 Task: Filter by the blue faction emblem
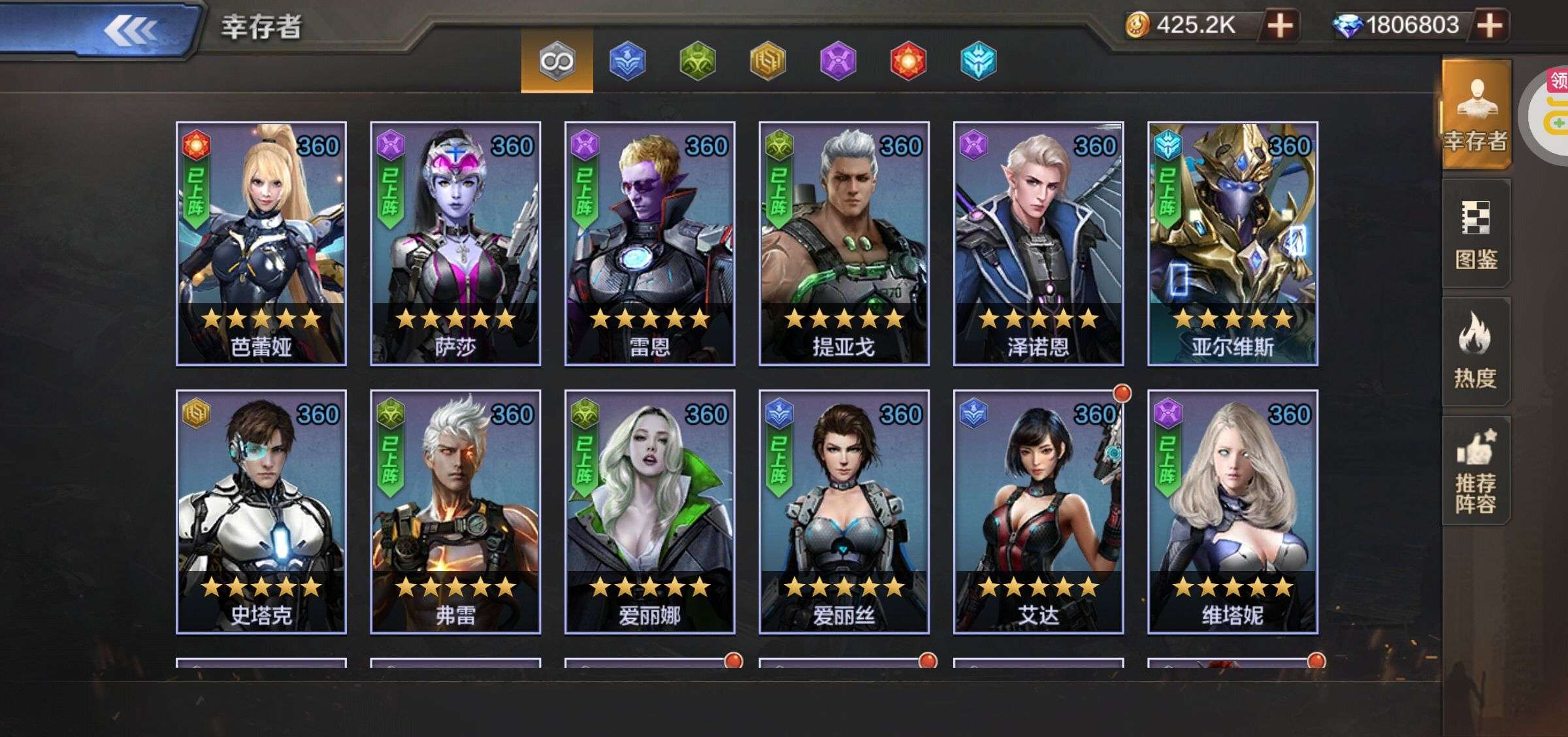627,61
